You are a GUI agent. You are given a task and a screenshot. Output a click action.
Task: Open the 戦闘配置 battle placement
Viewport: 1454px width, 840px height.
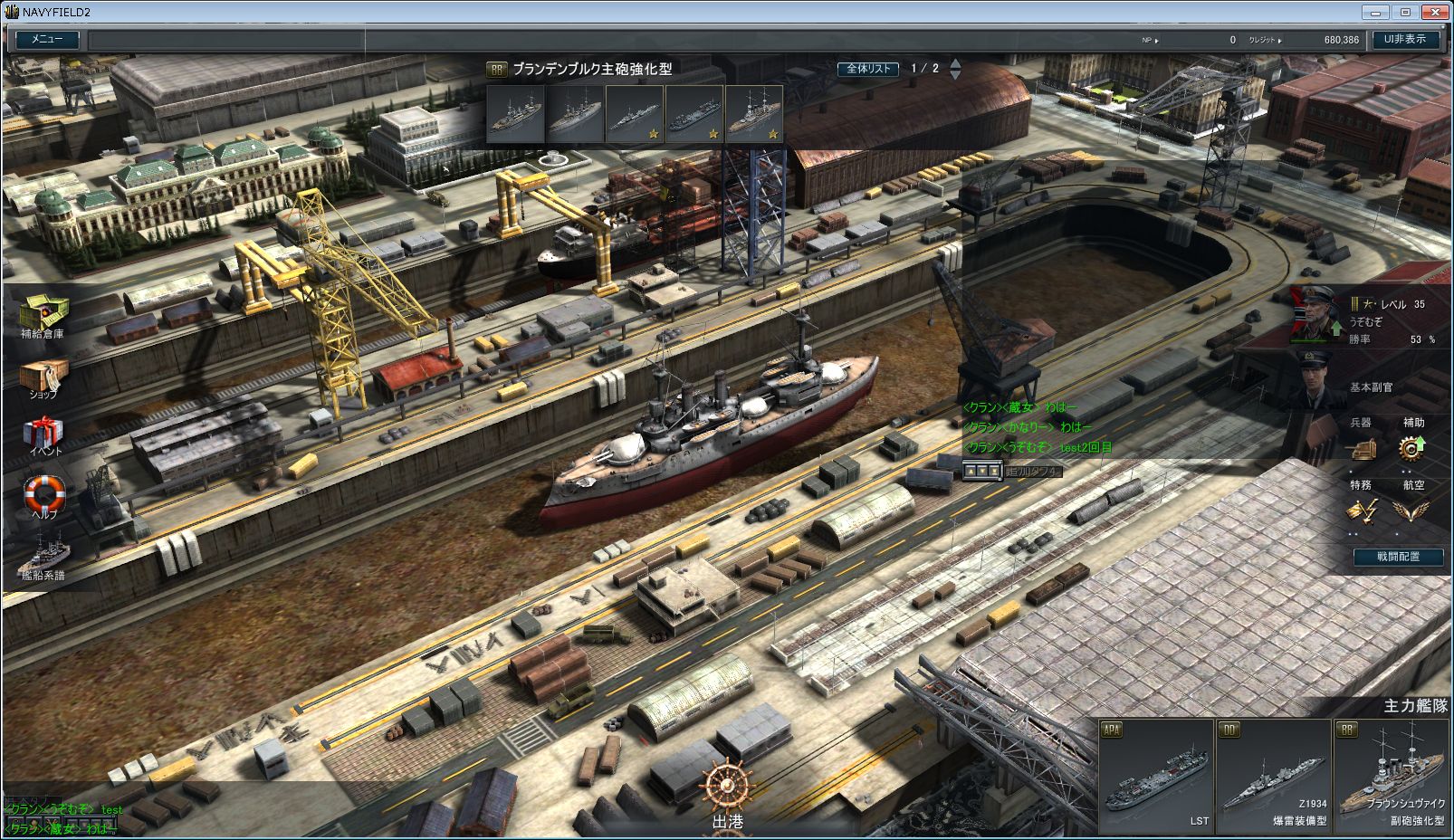coord(1399,557)
